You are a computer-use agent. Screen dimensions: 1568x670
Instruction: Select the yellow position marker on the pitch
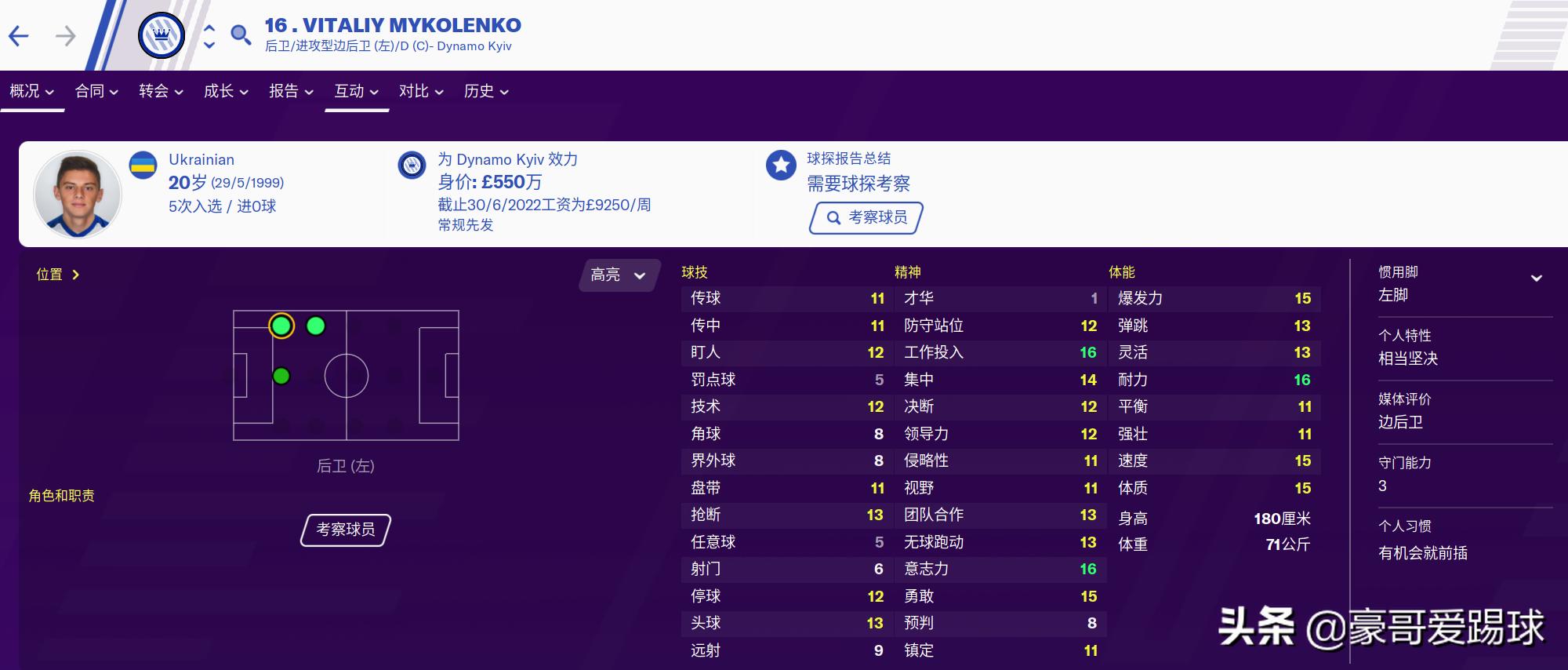pos(280,327)
